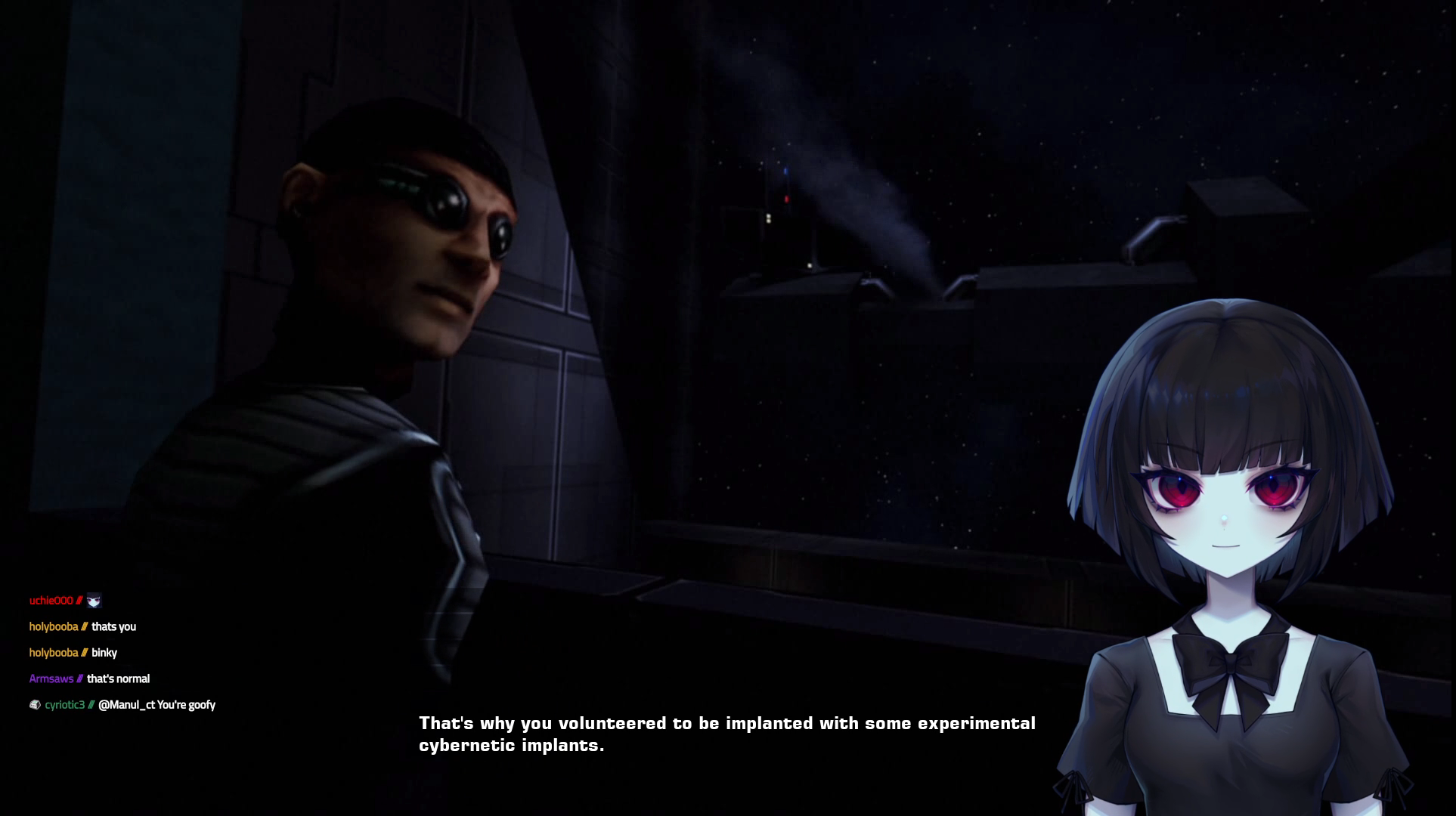
Task: Select Armsaws' name in the chat overlay
Action: point(51,678)
